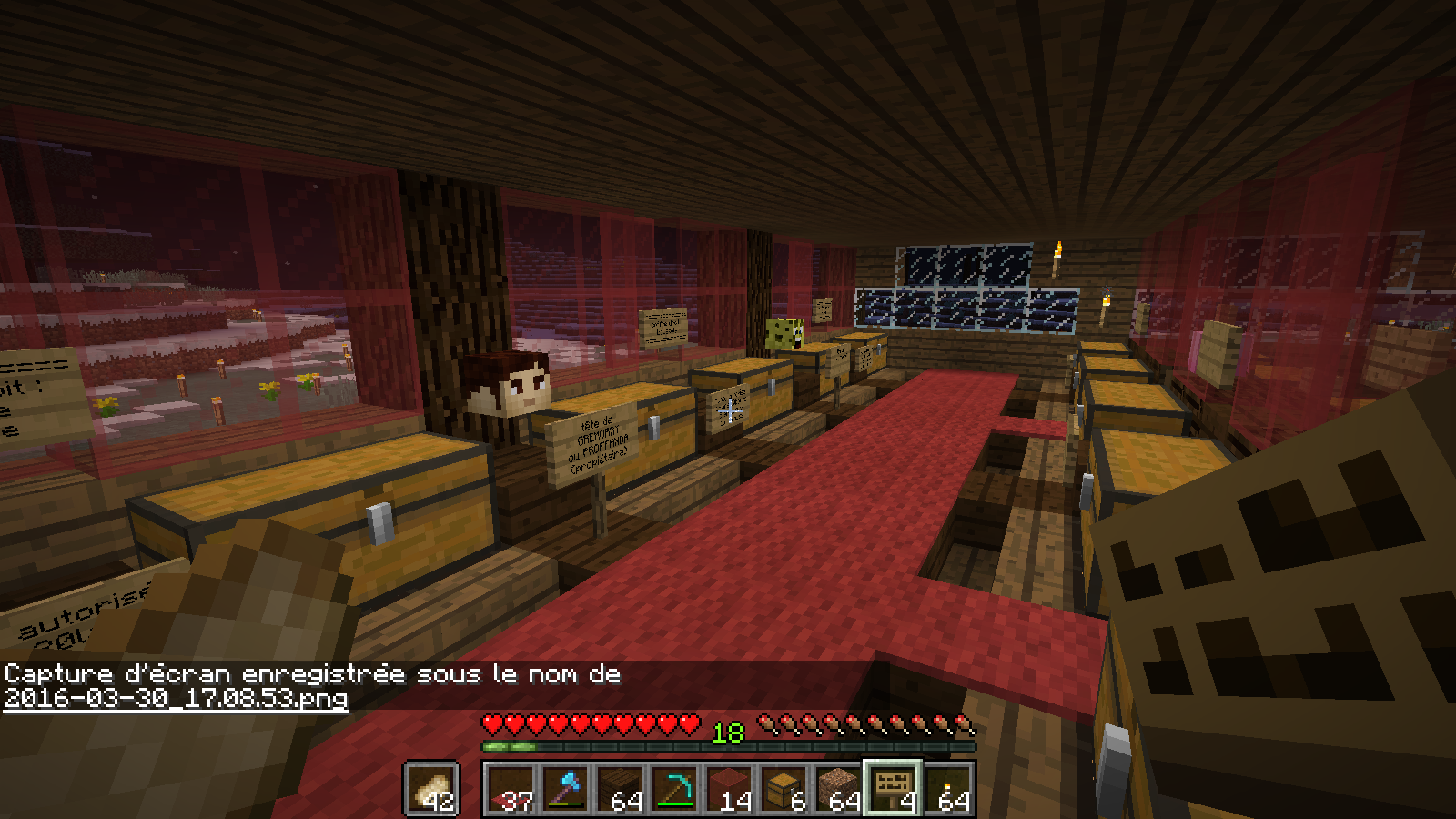
Task: Select the dirt block stack
Action: tap(838, 789)
